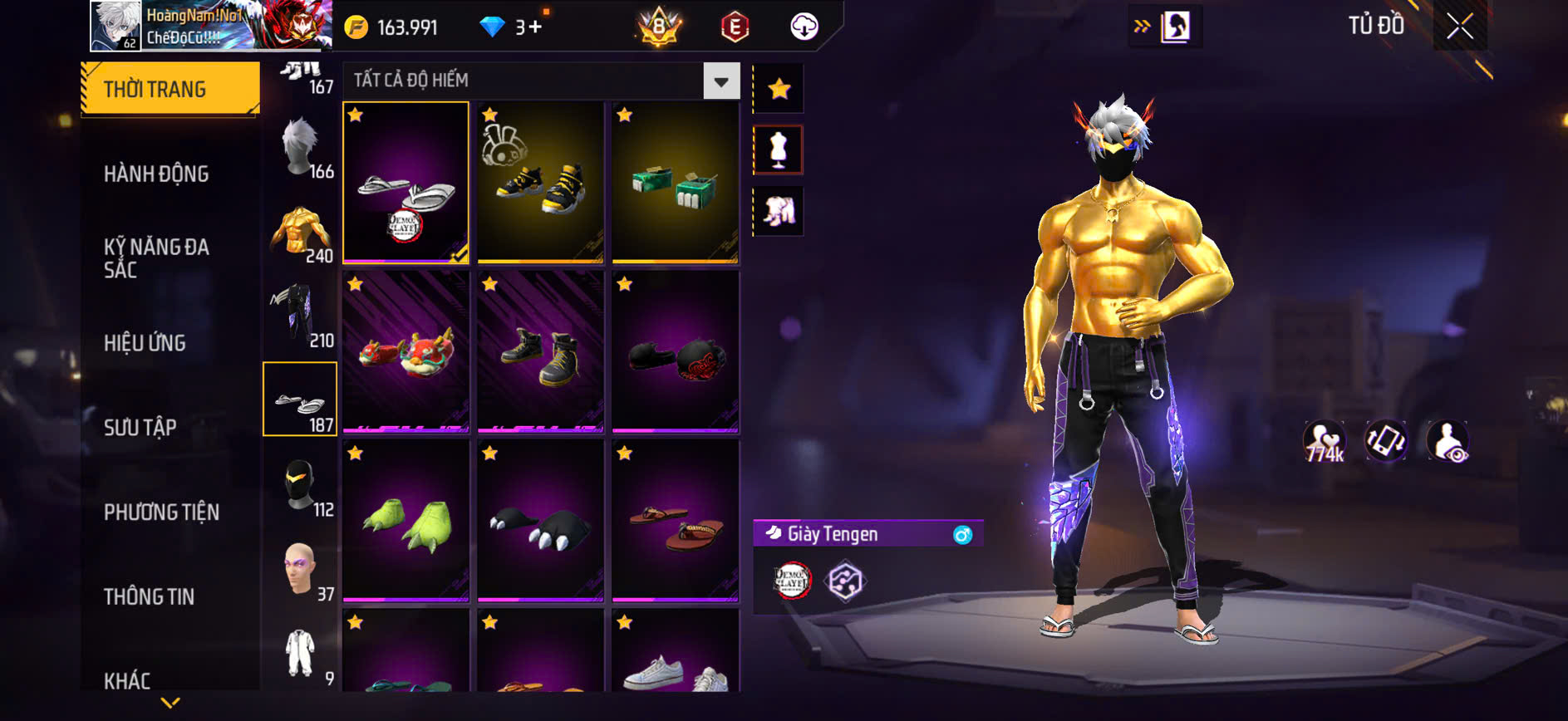Screen dimensions: 1568x721
Task: Open the Sưu Tập collection tab
Action: coord(140,427)
